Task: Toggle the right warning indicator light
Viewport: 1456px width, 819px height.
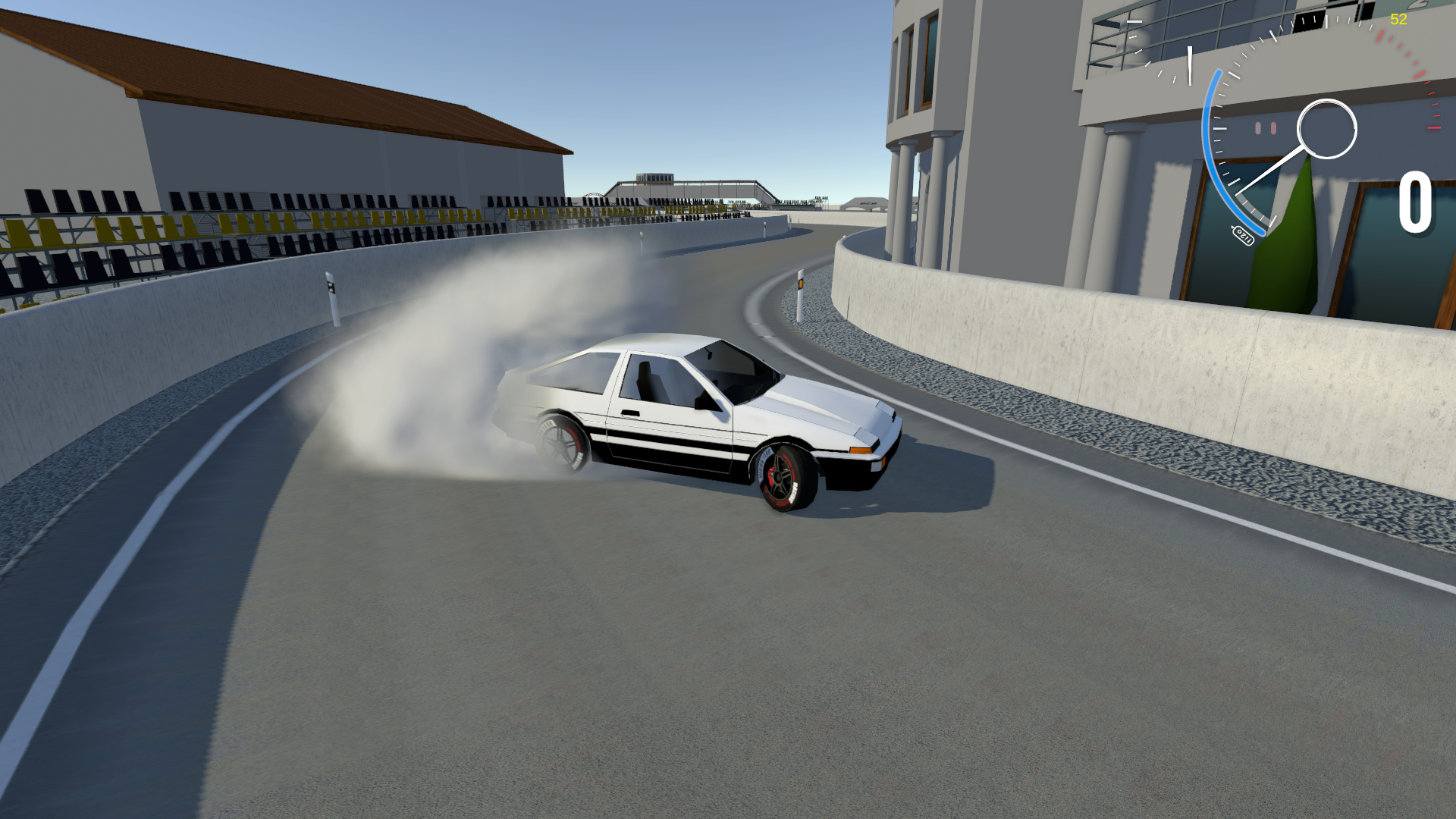Action: (x=1273, y=127)
